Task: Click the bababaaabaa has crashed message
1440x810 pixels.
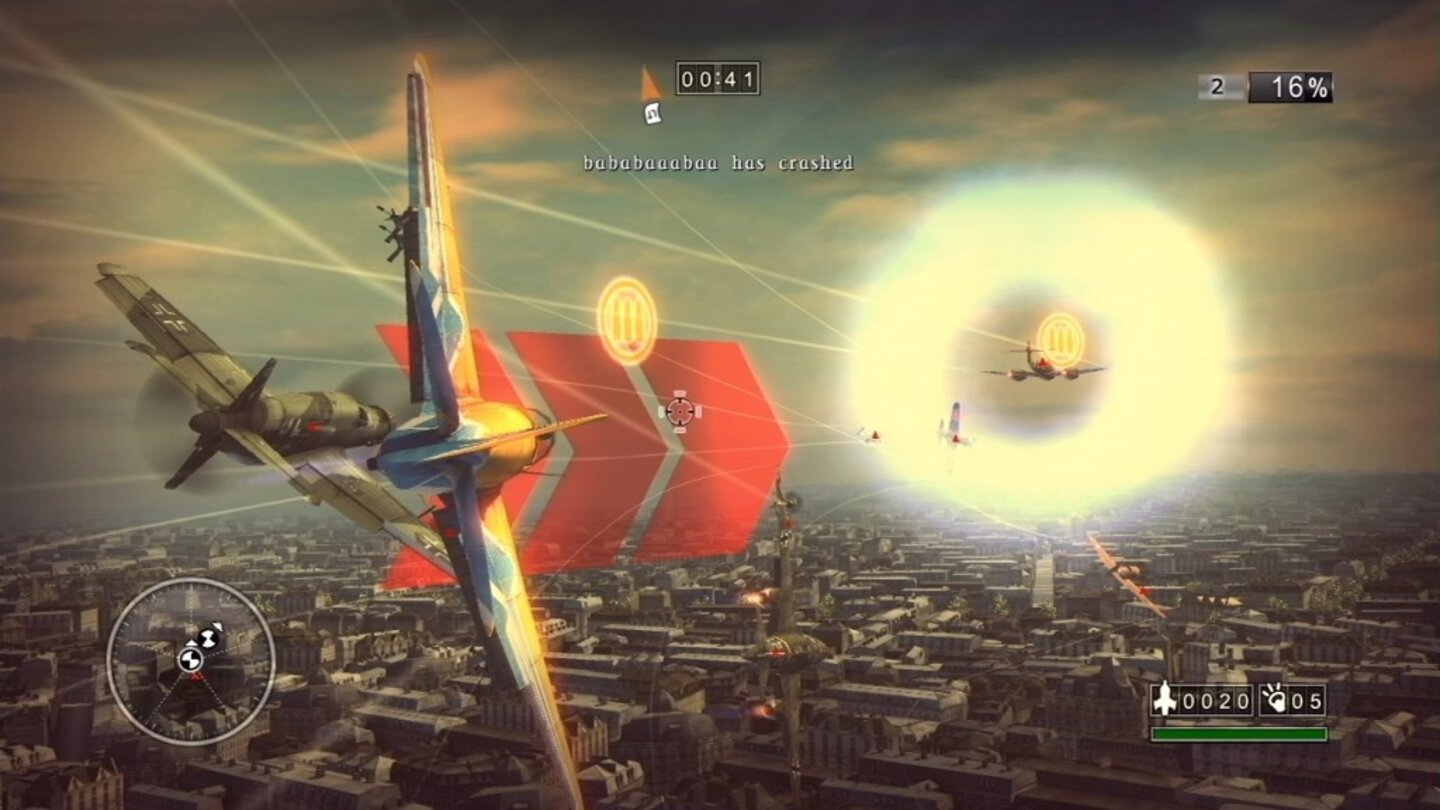Action: [x=718, y=160]
